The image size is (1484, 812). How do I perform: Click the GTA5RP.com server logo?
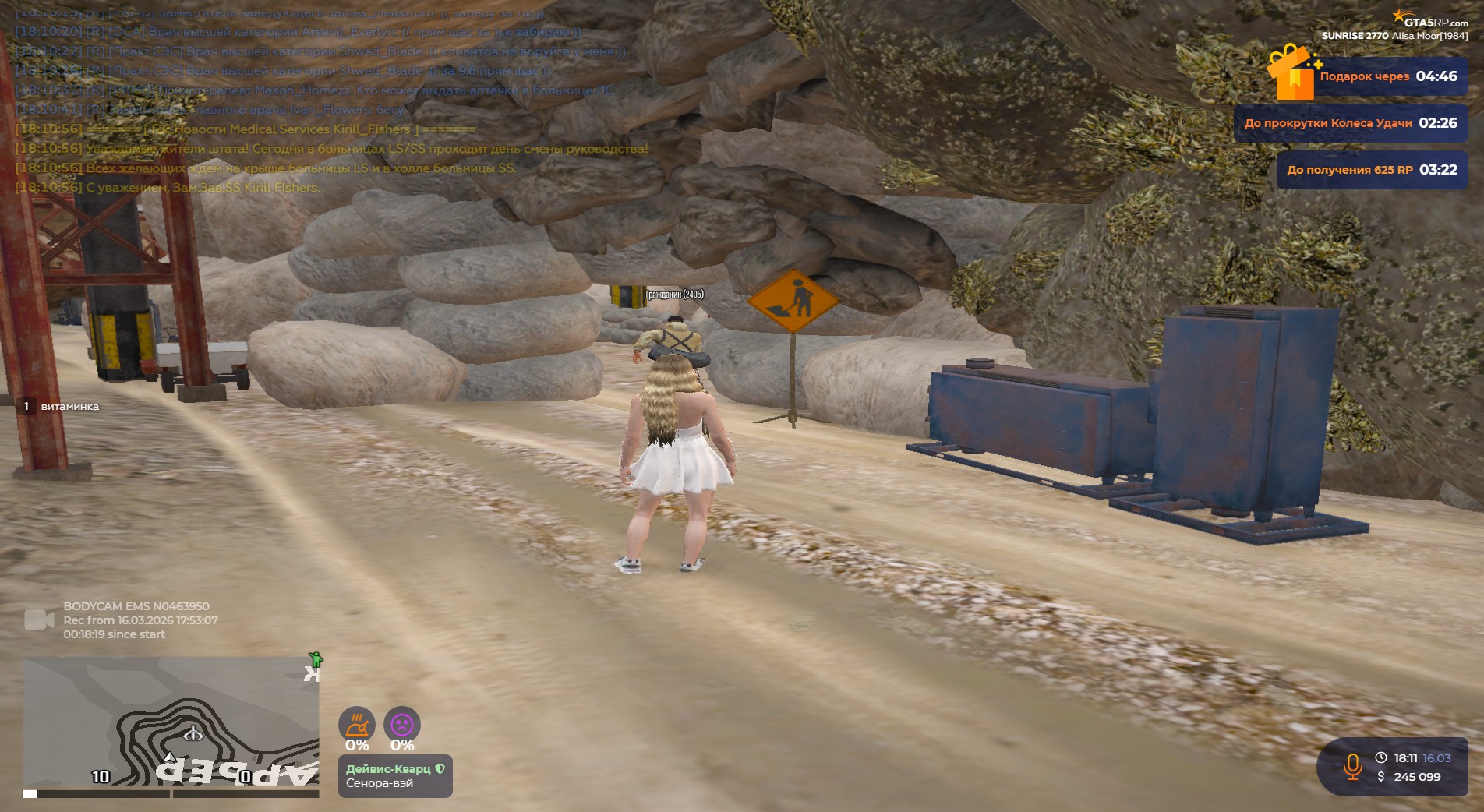(1431, 20)
